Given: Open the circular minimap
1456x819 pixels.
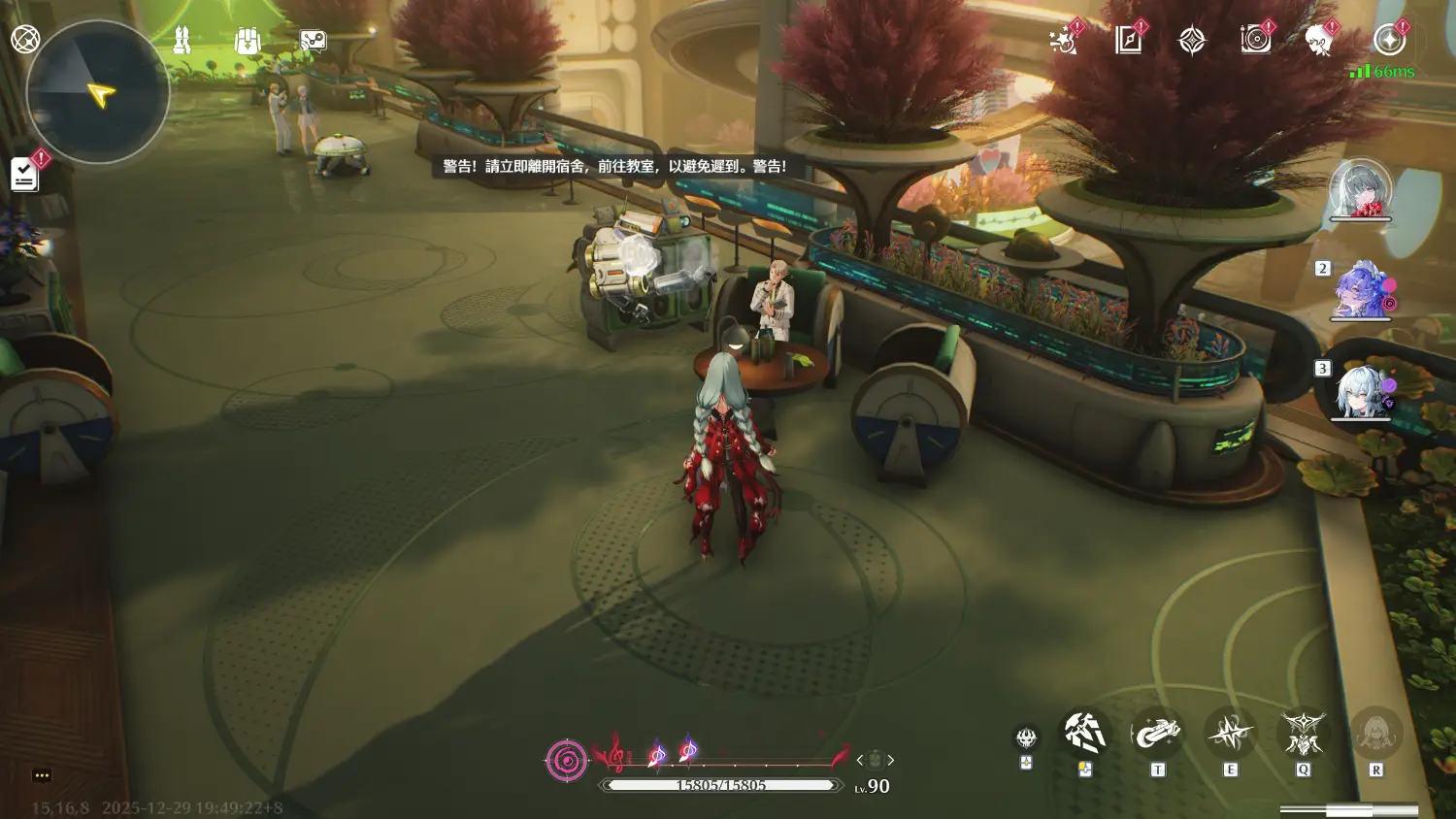Looking at the screenshot, I should (97, 93).
